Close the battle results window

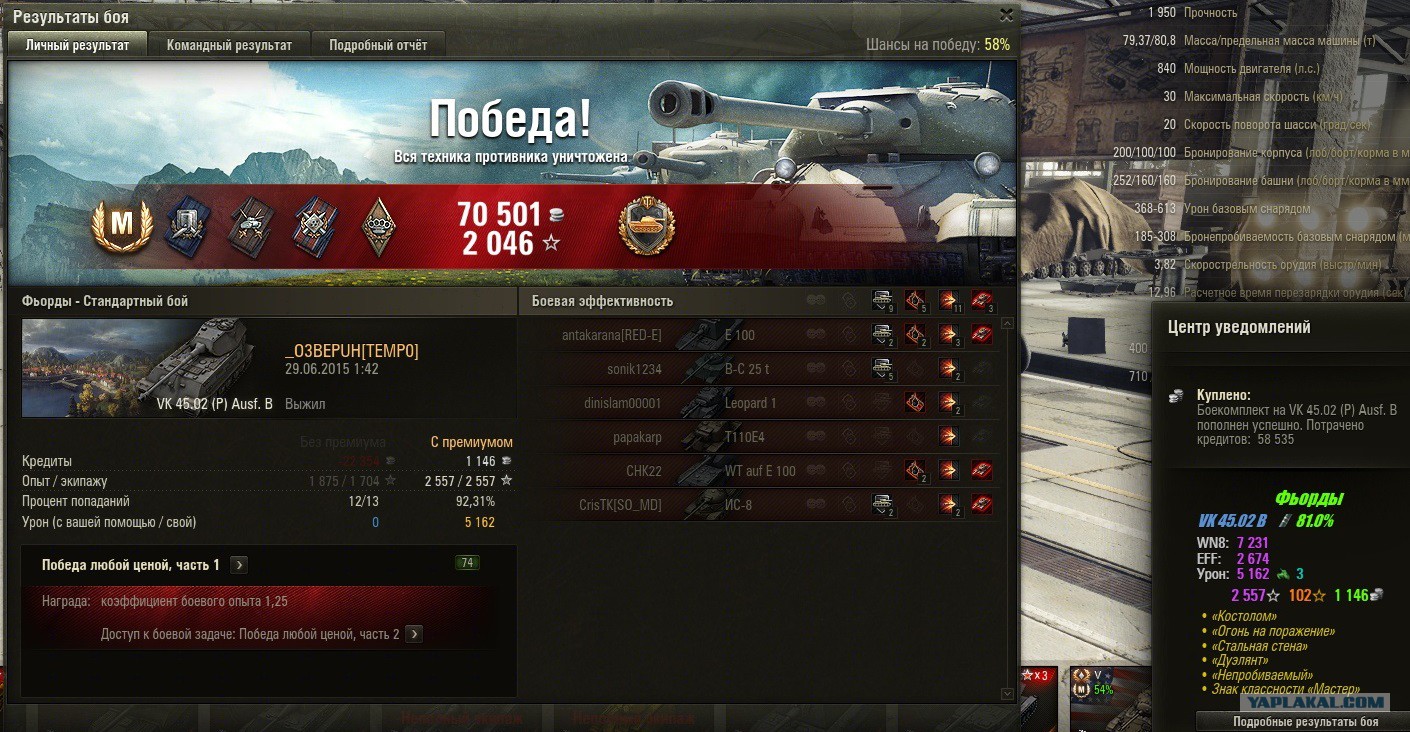point(1006,15)
